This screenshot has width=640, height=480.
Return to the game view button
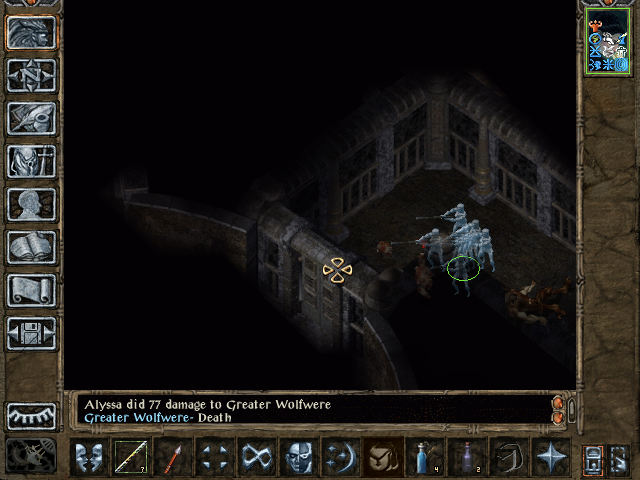[x=32, y=33]
